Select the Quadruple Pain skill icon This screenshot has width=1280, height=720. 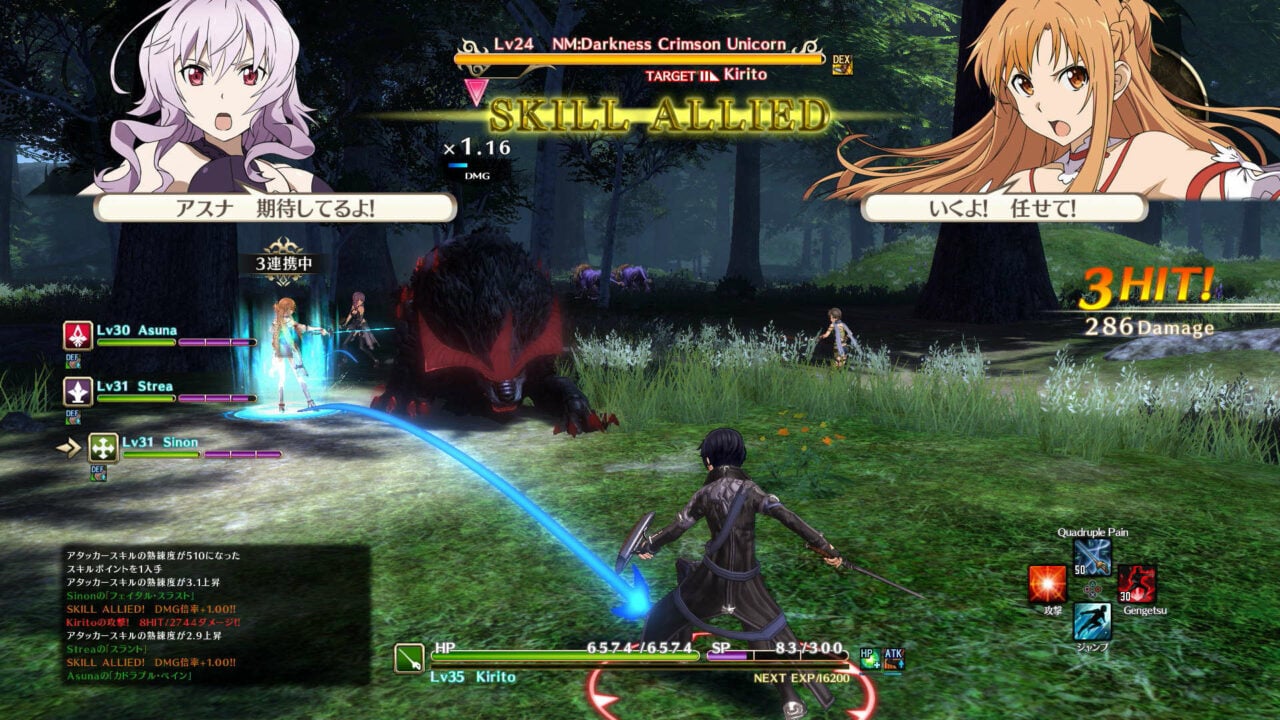[1092, 557]
